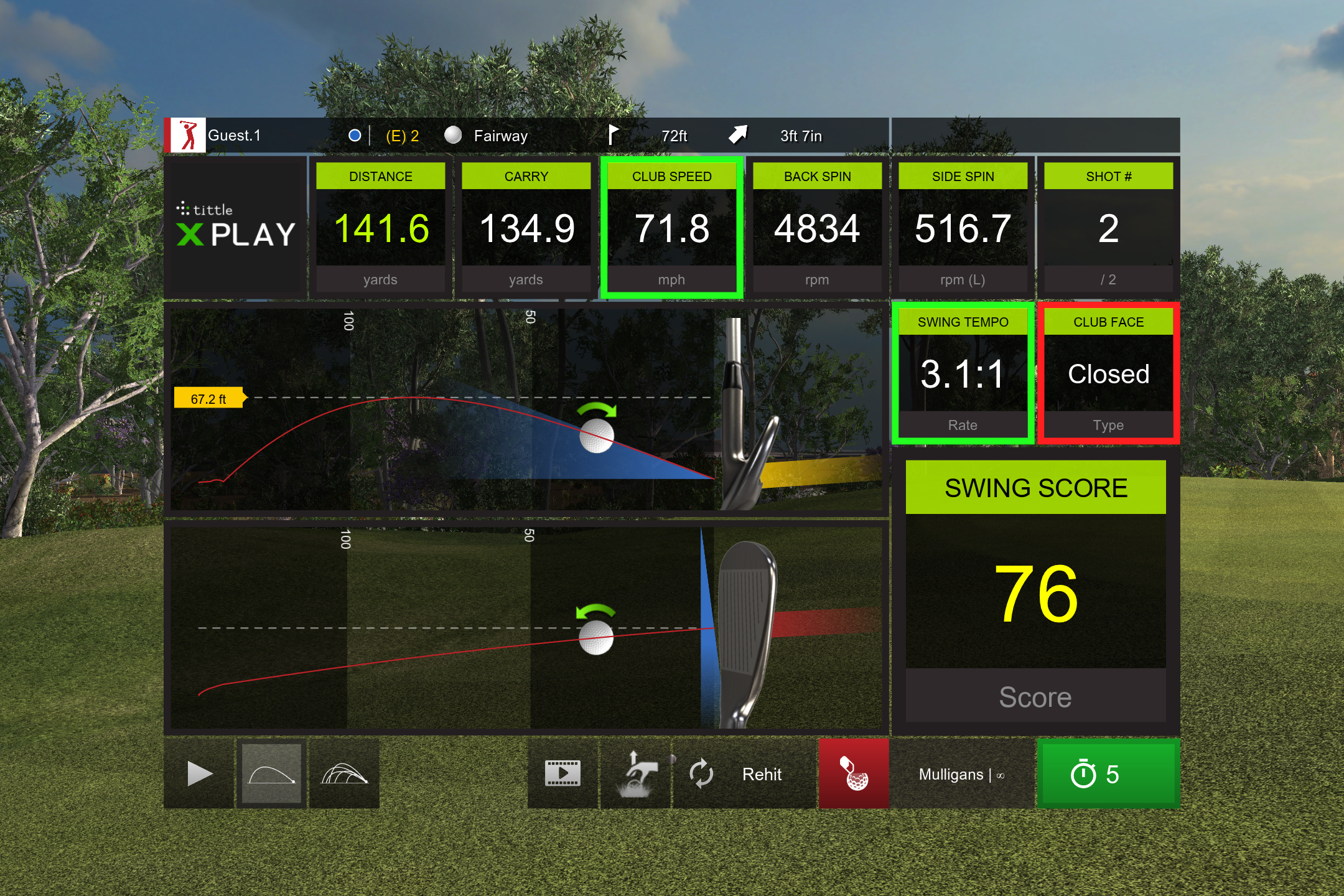Select the Club Face data tile
Image resolution: width=1344 pixels, height=896 pixels.
pyautogui.click(x=1108, y=373)
